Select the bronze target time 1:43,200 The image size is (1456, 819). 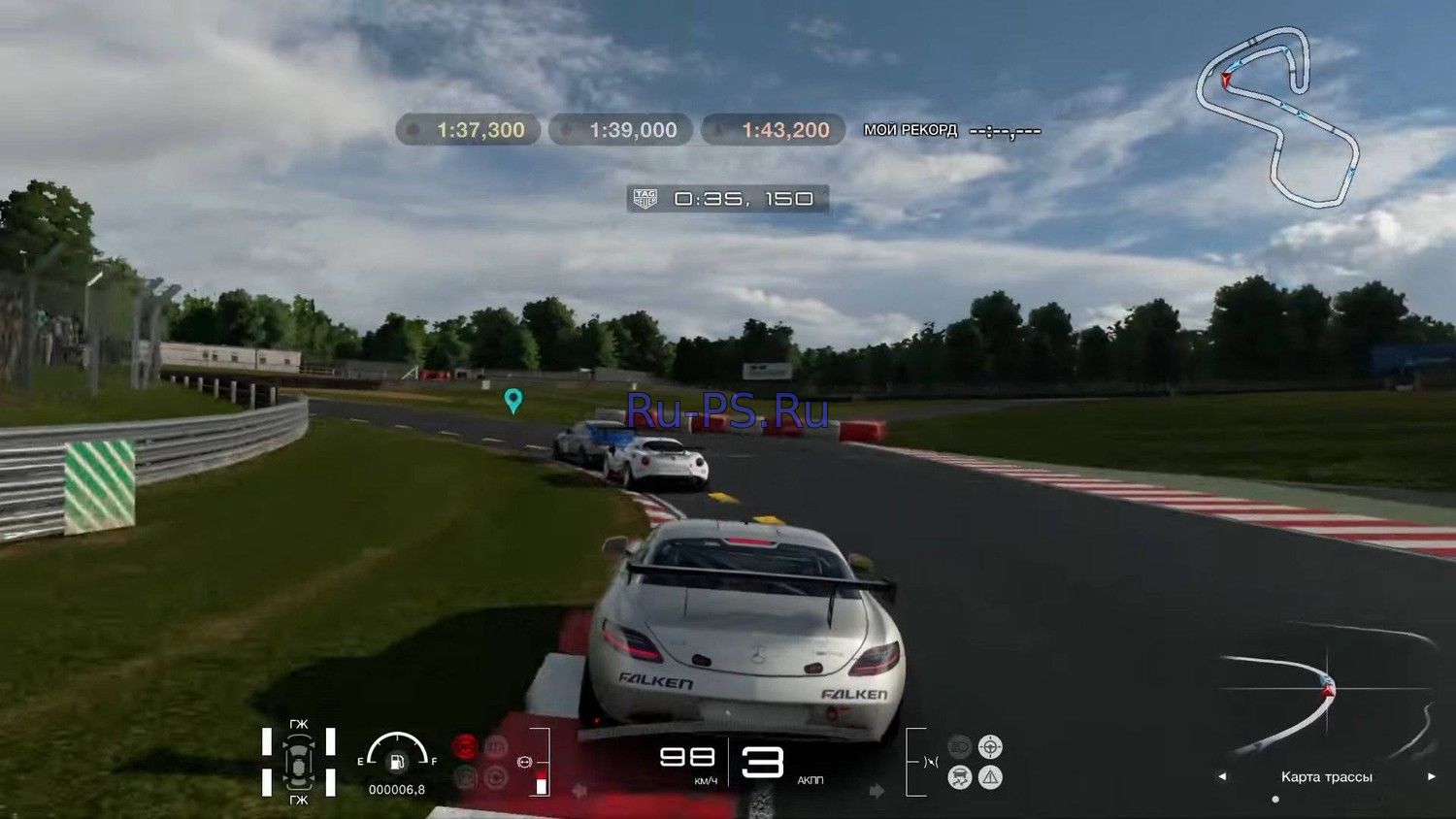773,130
